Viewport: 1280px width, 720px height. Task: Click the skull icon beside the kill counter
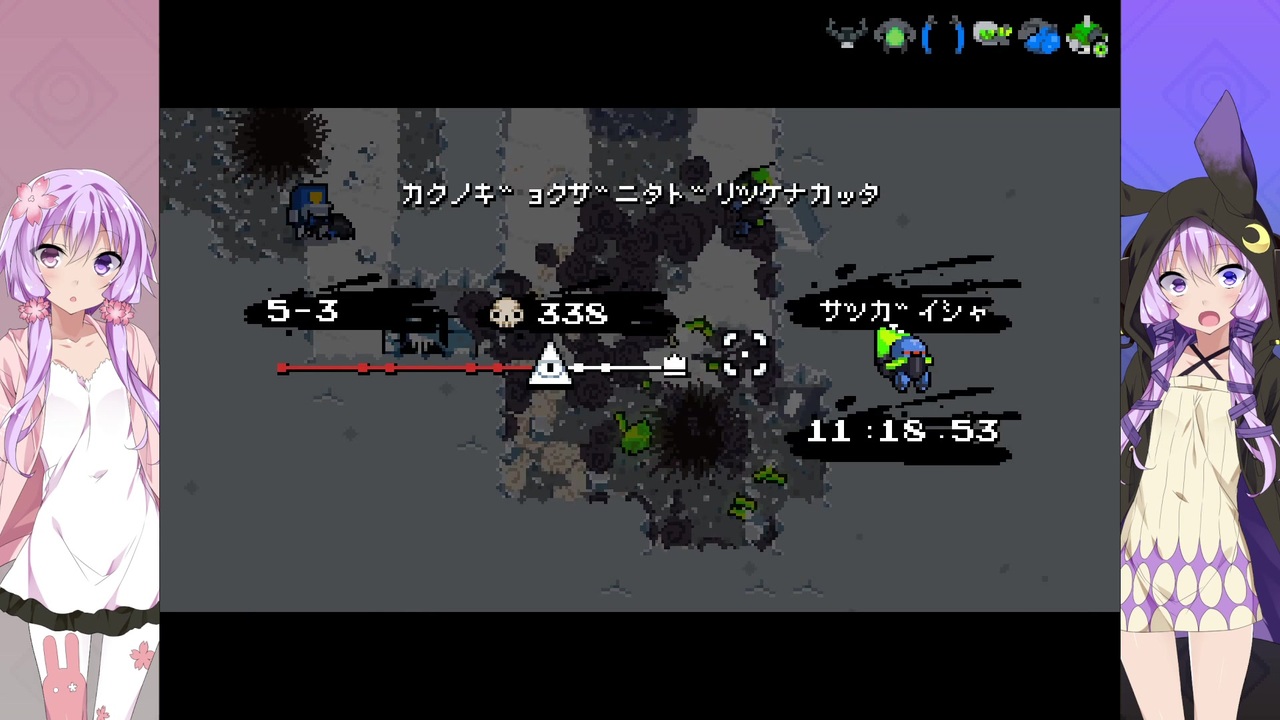506,313
